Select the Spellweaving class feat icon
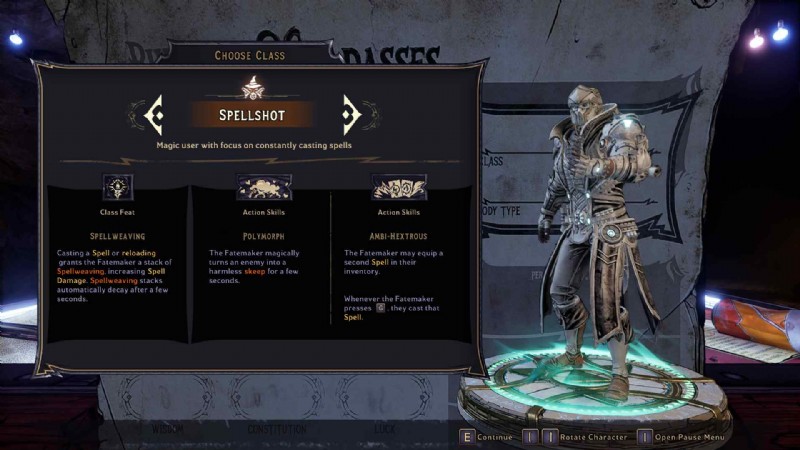 coord(118,187)
